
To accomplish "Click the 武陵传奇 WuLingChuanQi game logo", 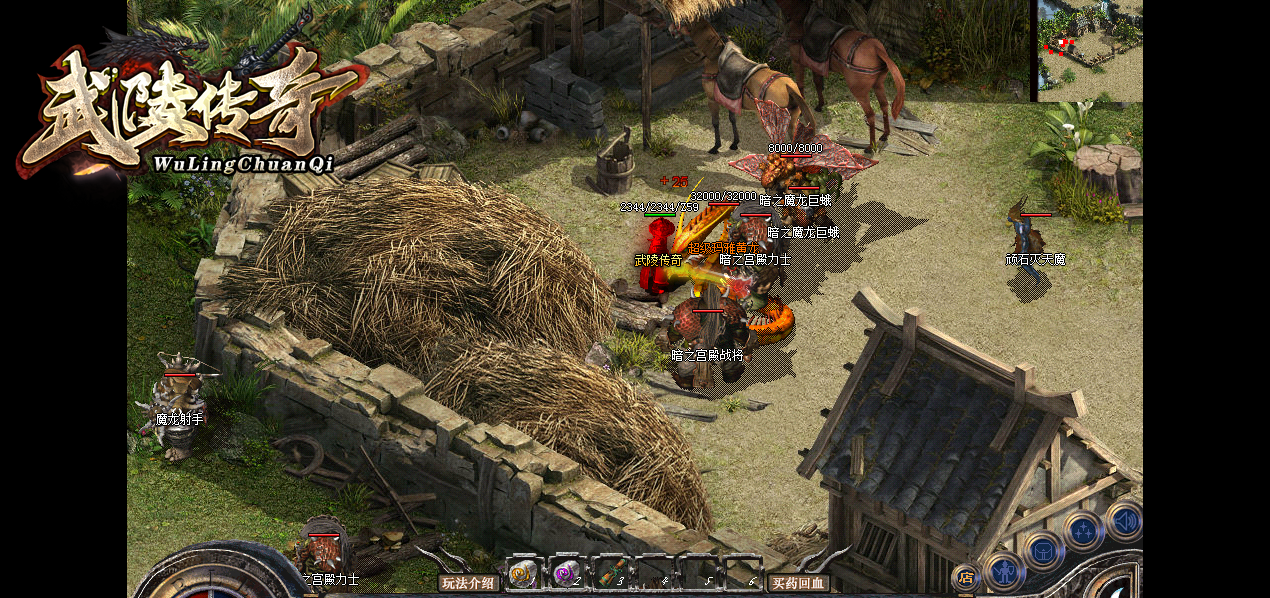I will 190,110.
